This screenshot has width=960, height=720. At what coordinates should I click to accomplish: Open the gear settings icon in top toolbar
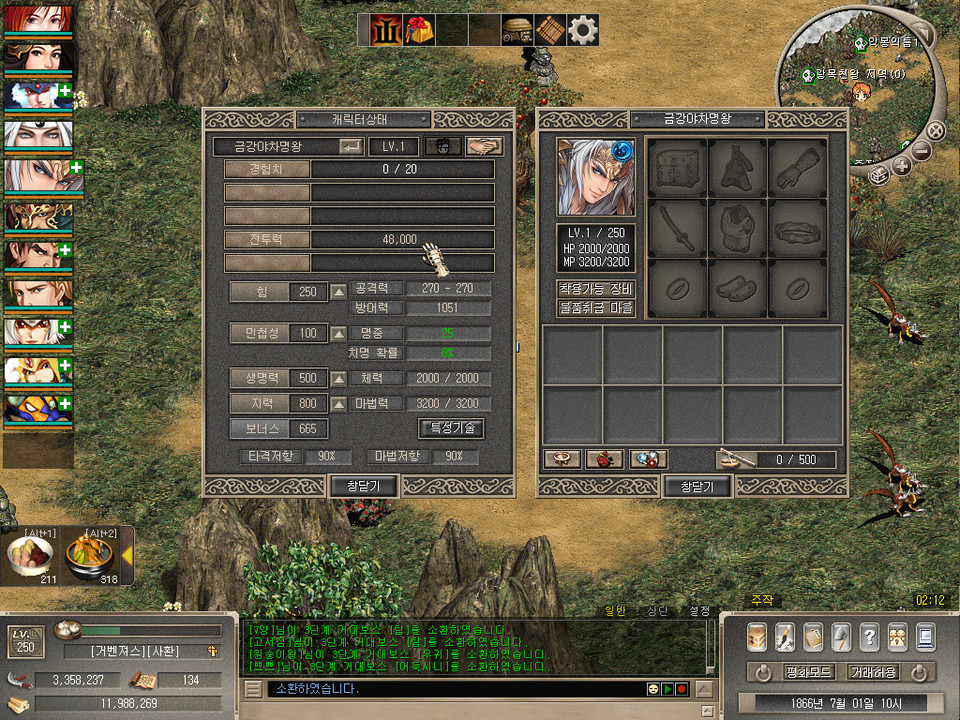pyautogui.click(x=583, y=31)
